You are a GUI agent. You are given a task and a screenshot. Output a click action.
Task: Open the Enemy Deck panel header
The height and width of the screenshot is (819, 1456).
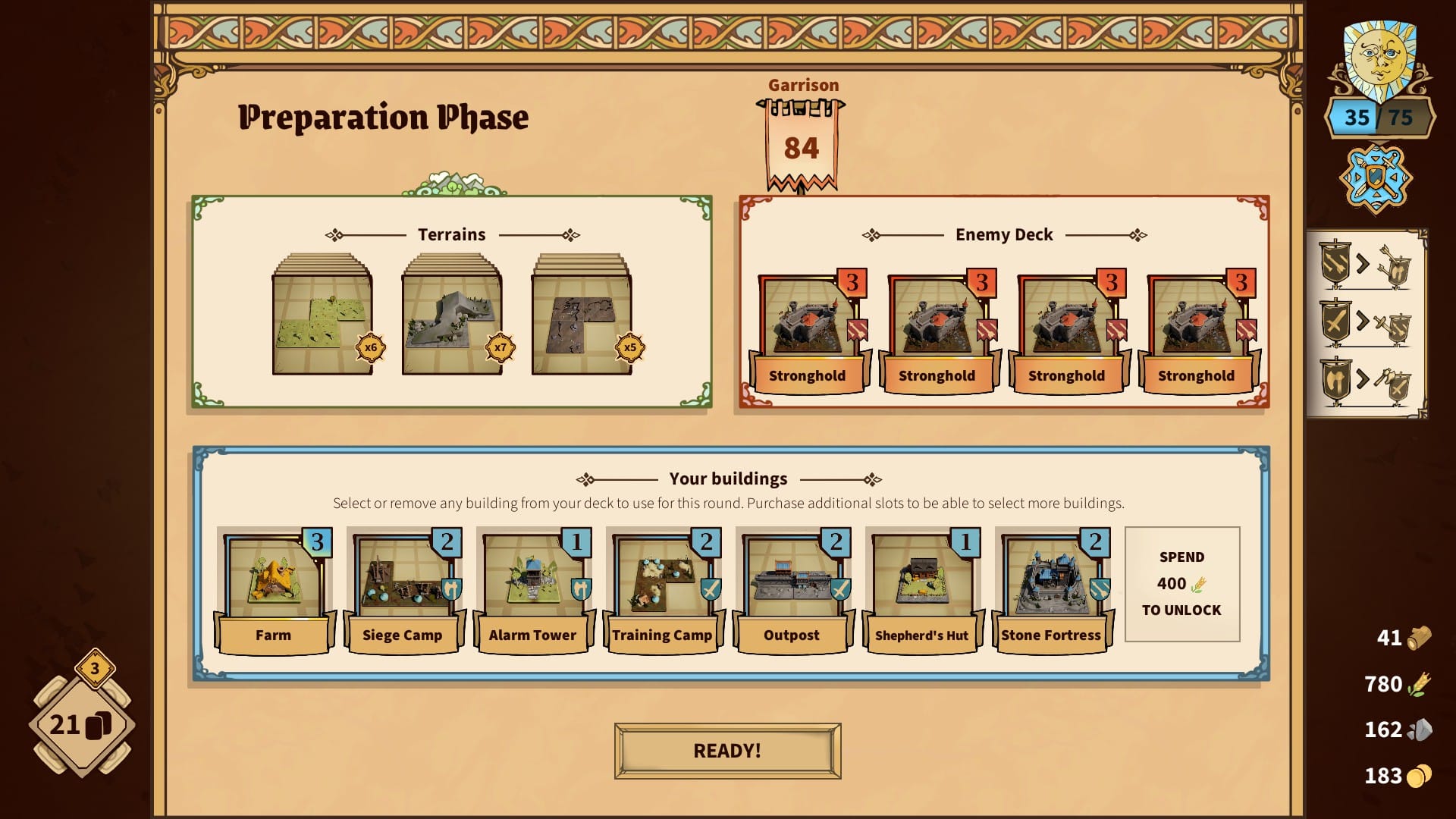pyautogui.click(x=1003, y=234)
